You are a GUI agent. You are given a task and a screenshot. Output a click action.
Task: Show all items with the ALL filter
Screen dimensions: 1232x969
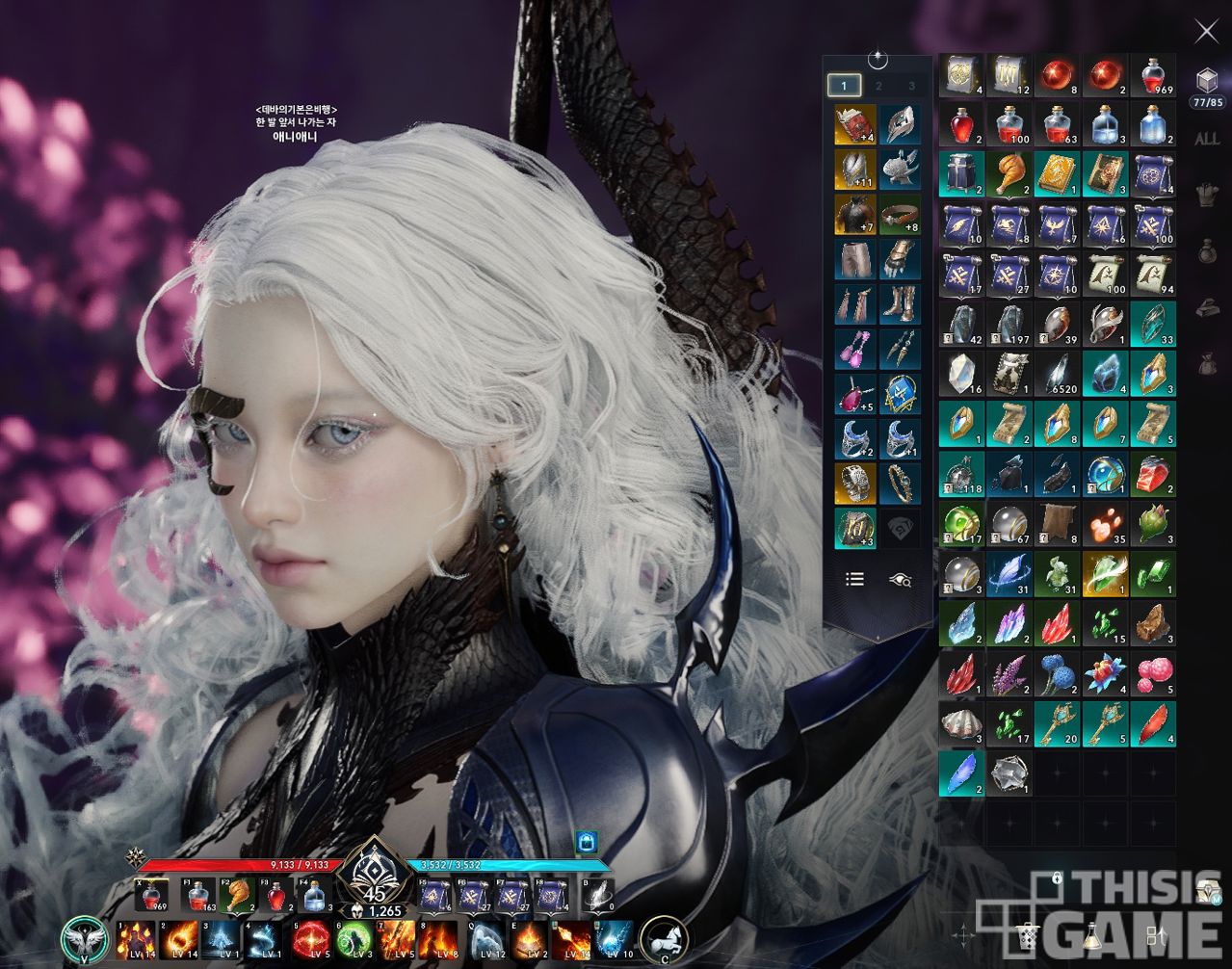click(1207, 139)
